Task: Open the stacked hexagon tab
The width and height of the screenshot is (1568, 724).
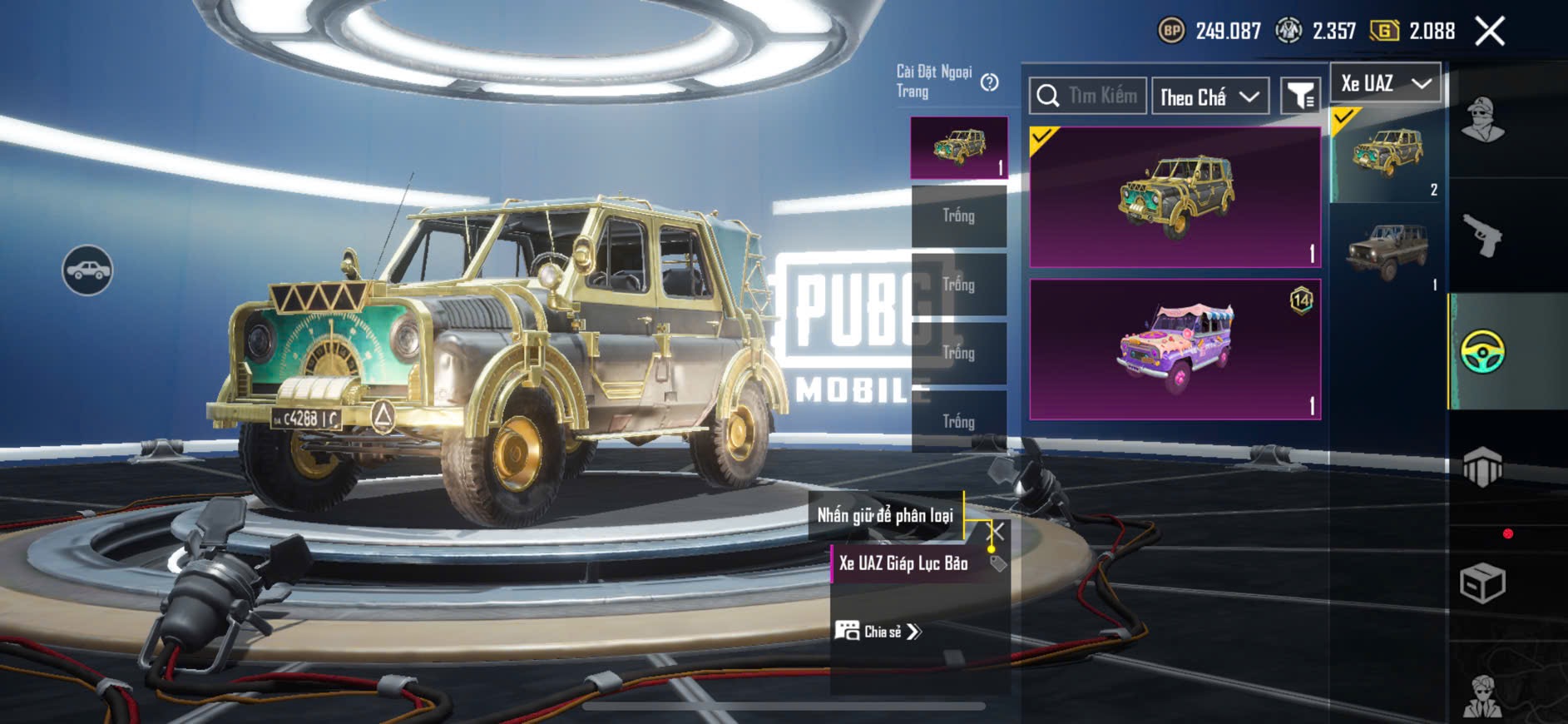Action: click(x=1482, y=467)
